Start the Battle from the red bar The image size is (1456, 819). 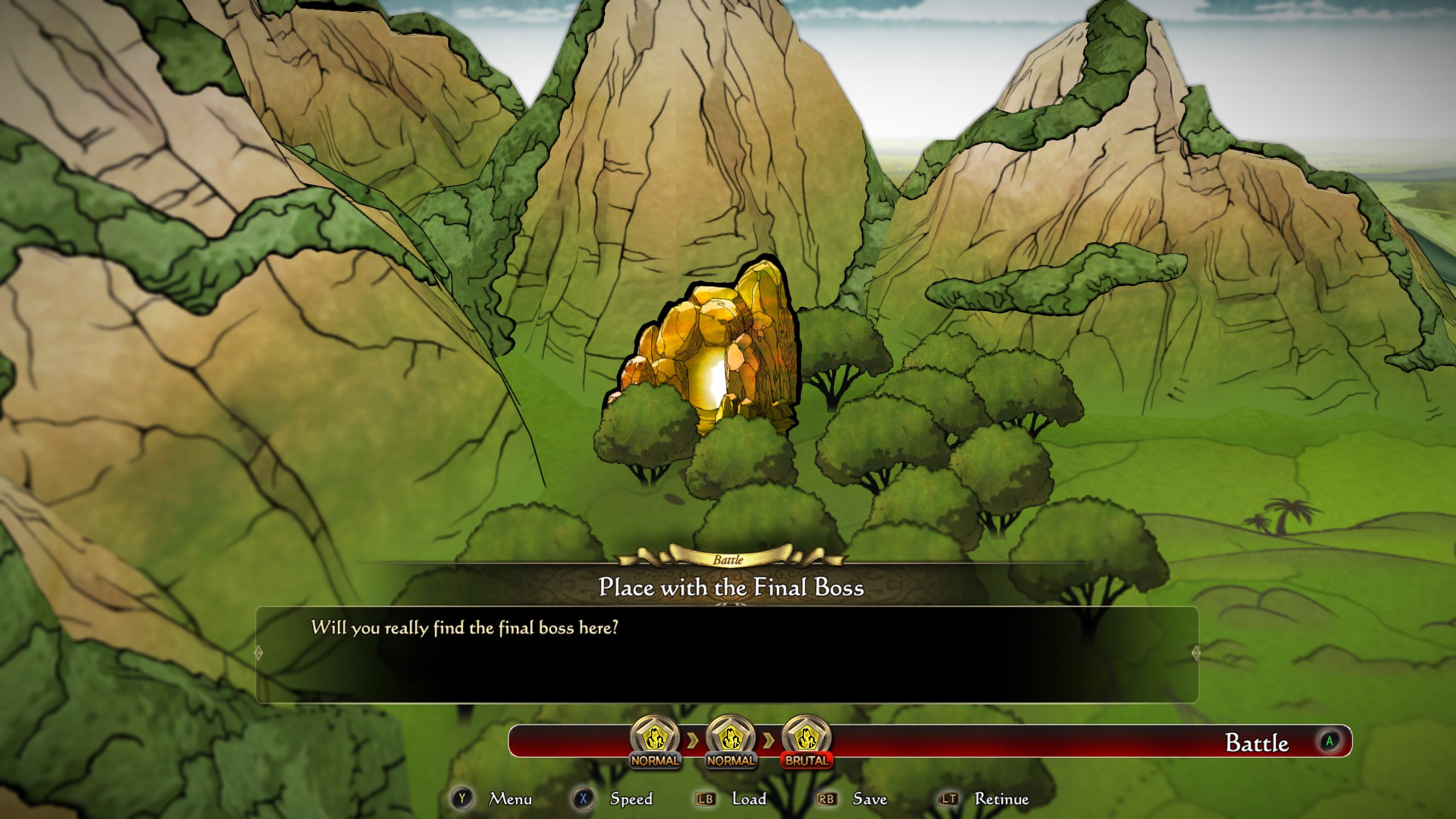click(1257, 743)
